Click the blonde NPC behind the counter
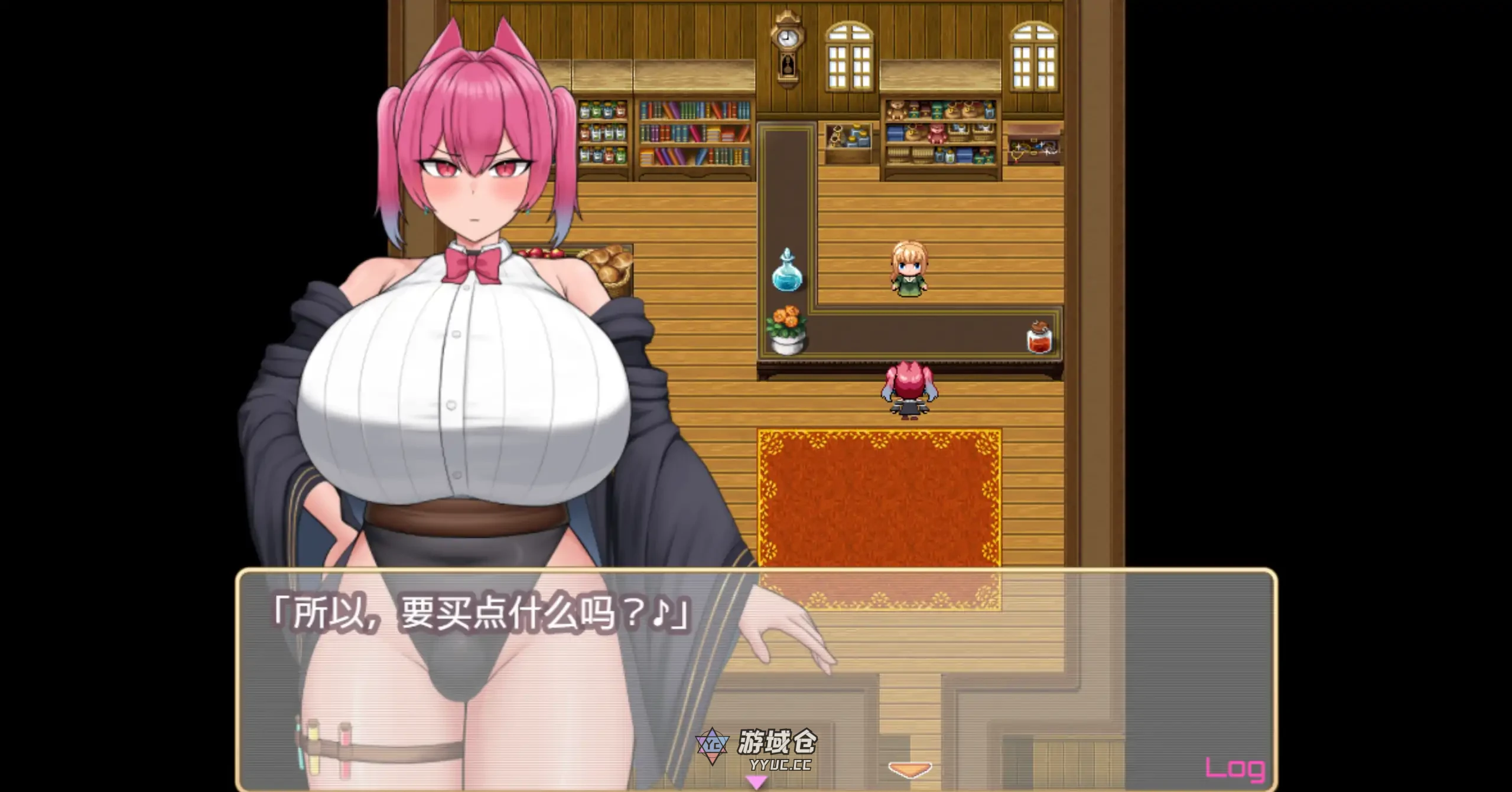 pyautogui.click(x=909, y=267)
